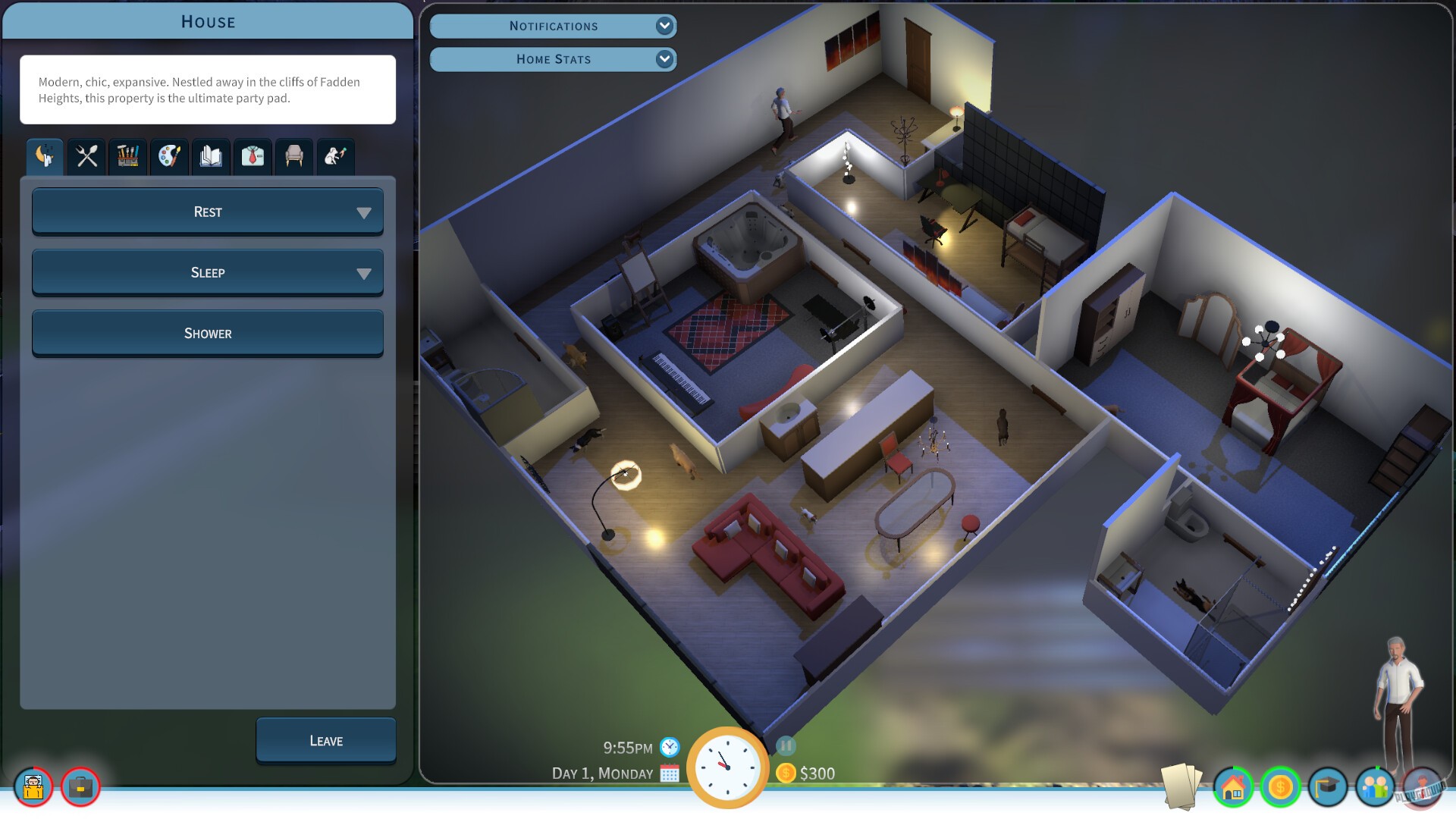1456x819 pixels.
Task: Open the pet interactions tab icon
Action: click(x=335, y=157)
